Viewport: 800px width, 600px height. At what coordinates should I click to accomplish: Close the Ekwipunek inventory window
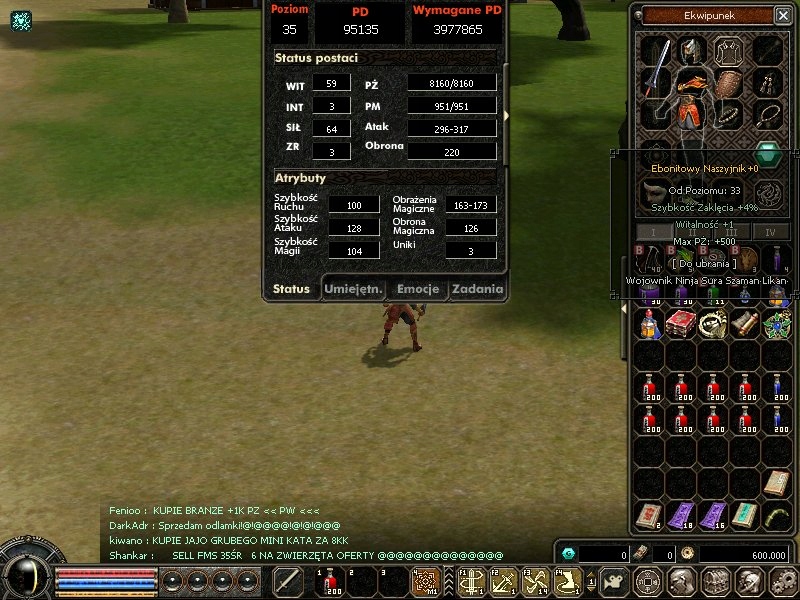782,15
